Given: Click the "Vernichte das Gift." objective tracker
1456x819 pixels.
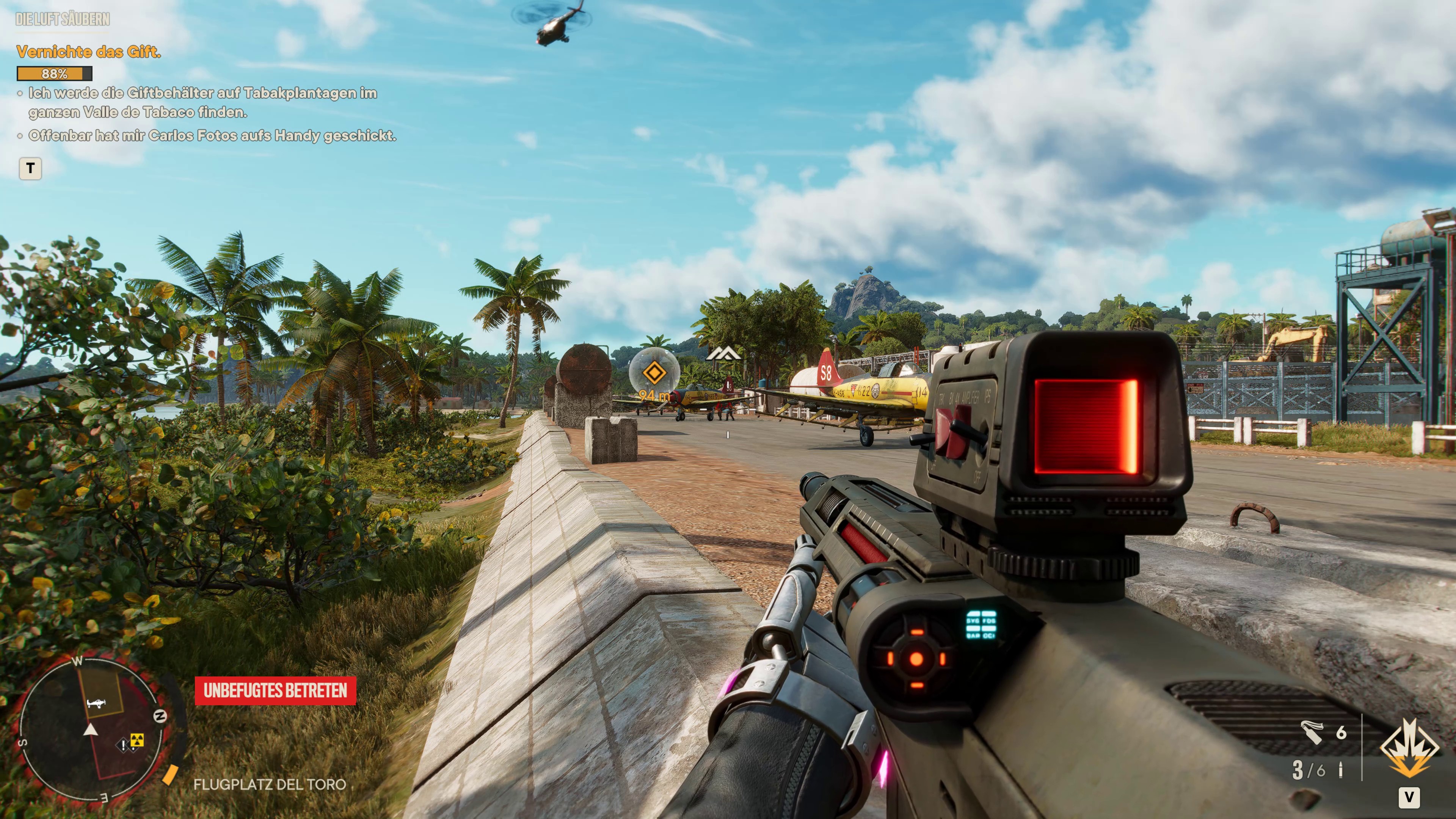Looking at the screenshot, I should [x=89, y=52].
